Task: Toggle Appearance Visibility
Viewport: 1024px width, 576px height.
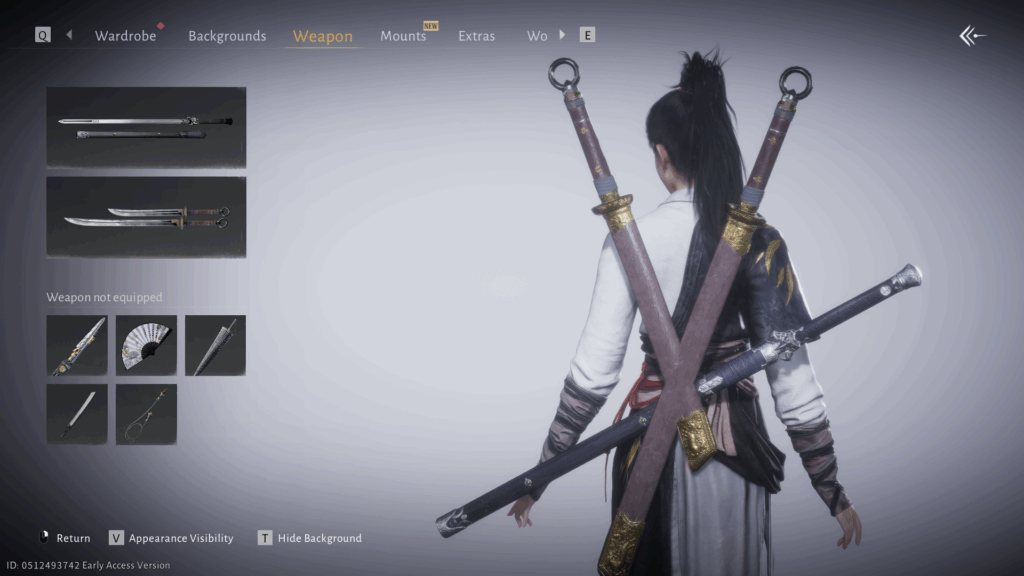Action: pos(171,538)
